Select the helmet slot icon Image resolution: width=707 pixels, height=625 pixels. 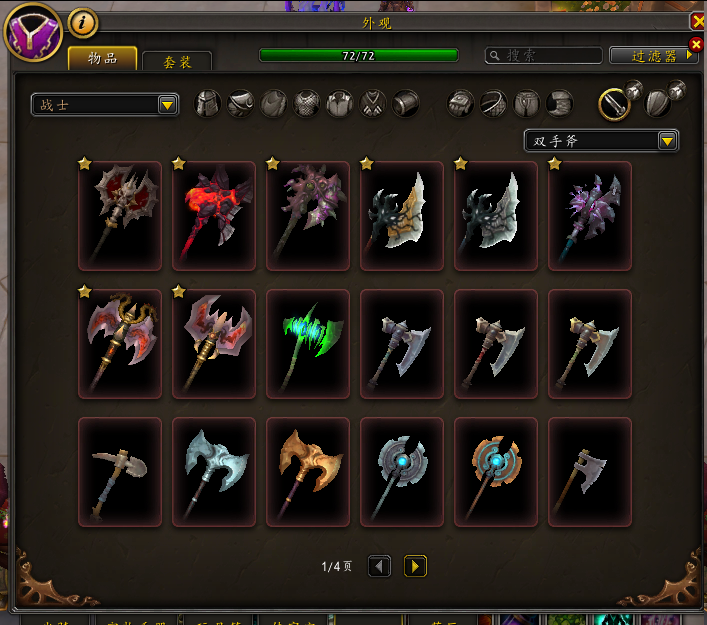(x=207, y=104)
